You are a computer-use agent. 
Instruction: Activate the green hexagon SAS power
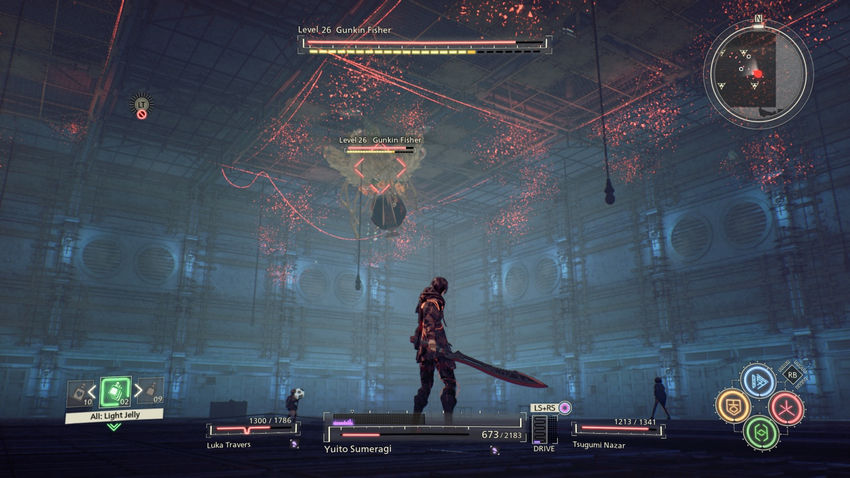tap(759, 432)
